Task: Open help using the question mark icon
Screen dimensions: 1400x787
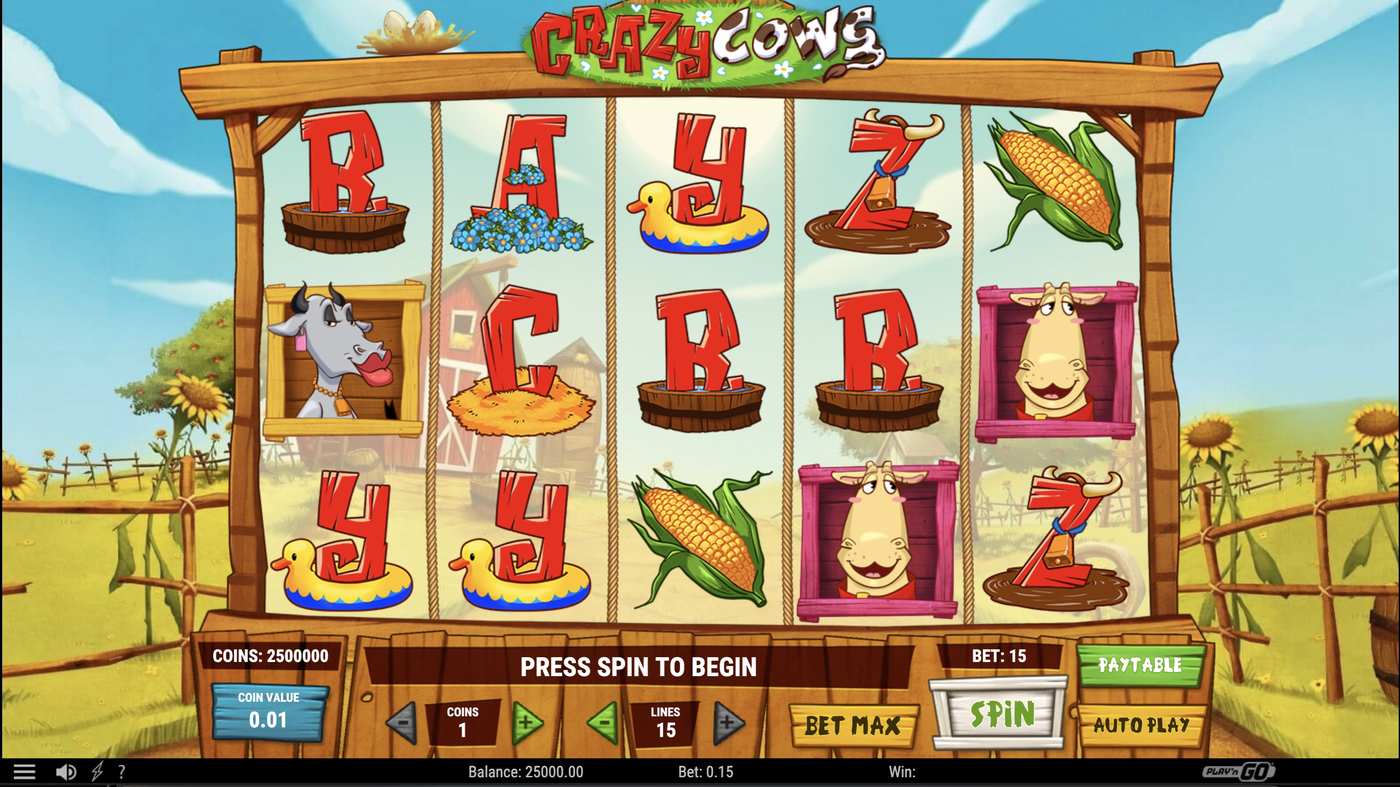Action: 122,770
